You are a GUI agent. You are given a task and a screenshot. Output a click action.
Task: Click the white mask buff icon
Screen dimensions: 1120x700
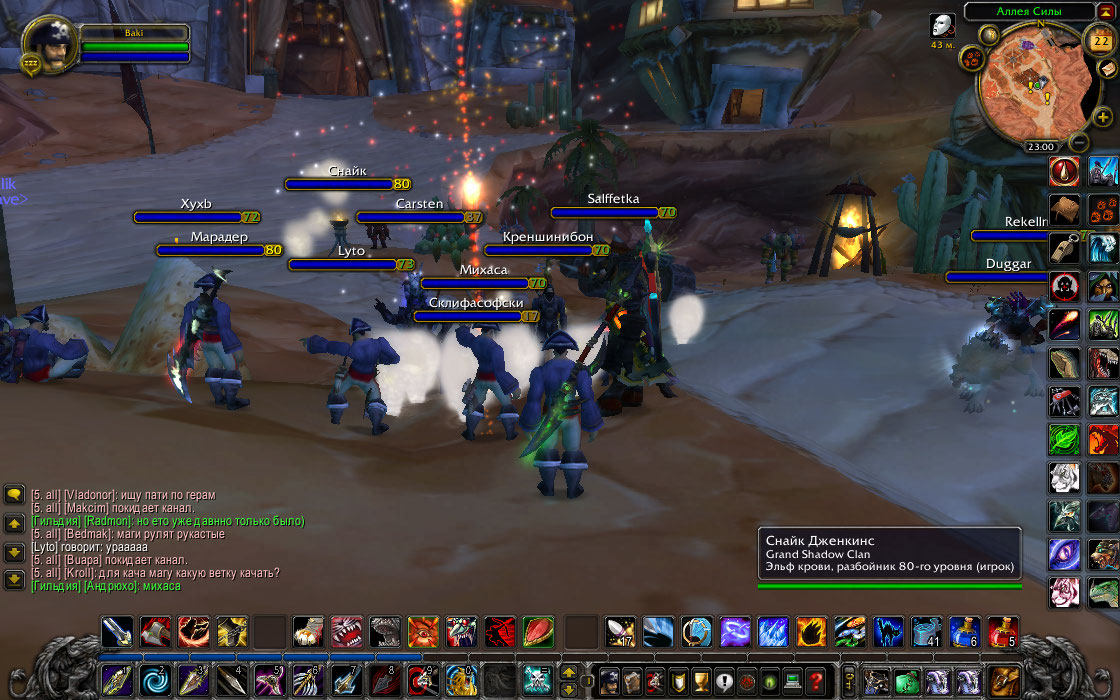tap(942, 26)
